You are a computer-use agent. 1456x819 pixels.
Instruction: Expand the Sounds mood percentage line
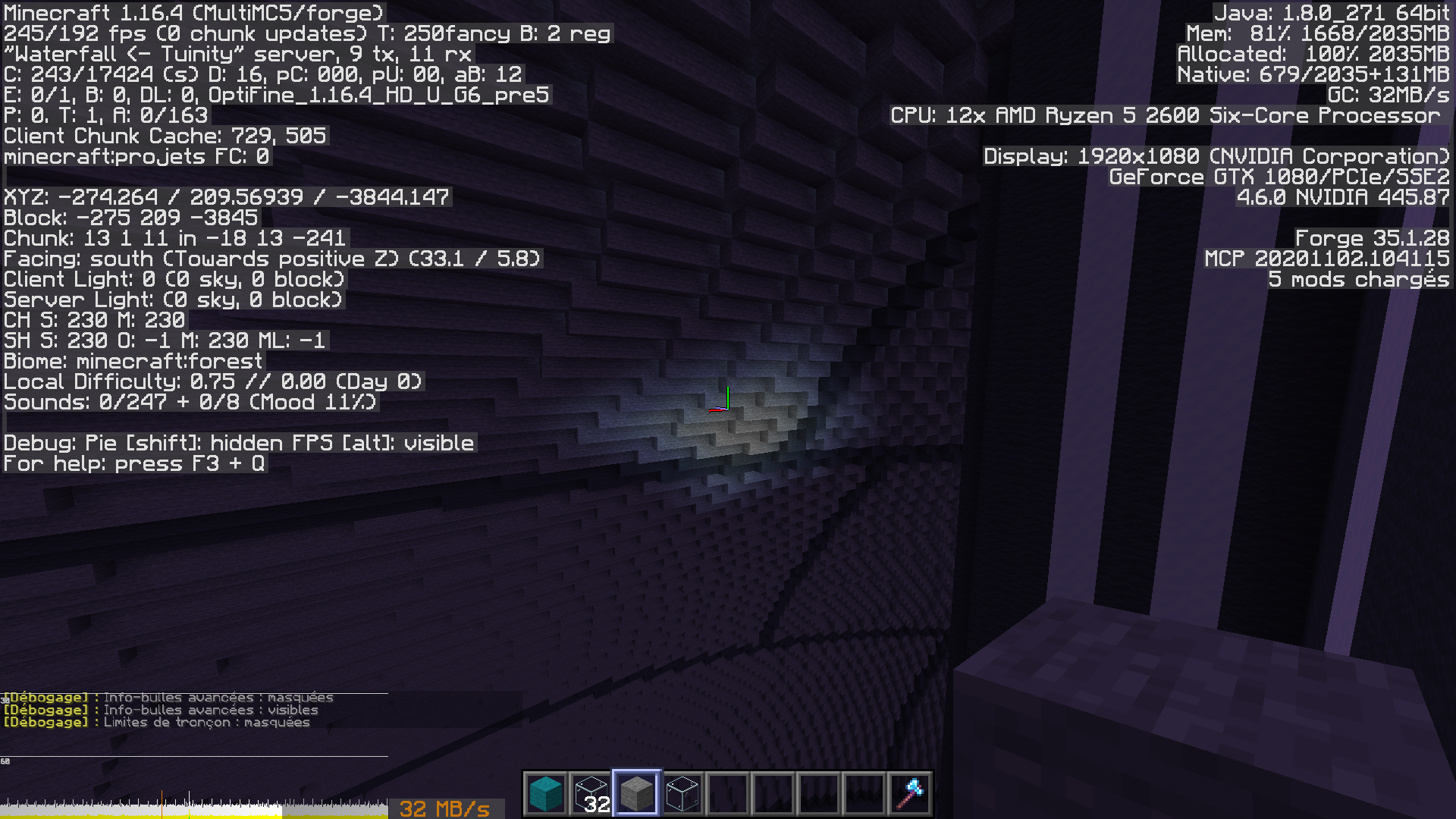click(x=187, y=403)
